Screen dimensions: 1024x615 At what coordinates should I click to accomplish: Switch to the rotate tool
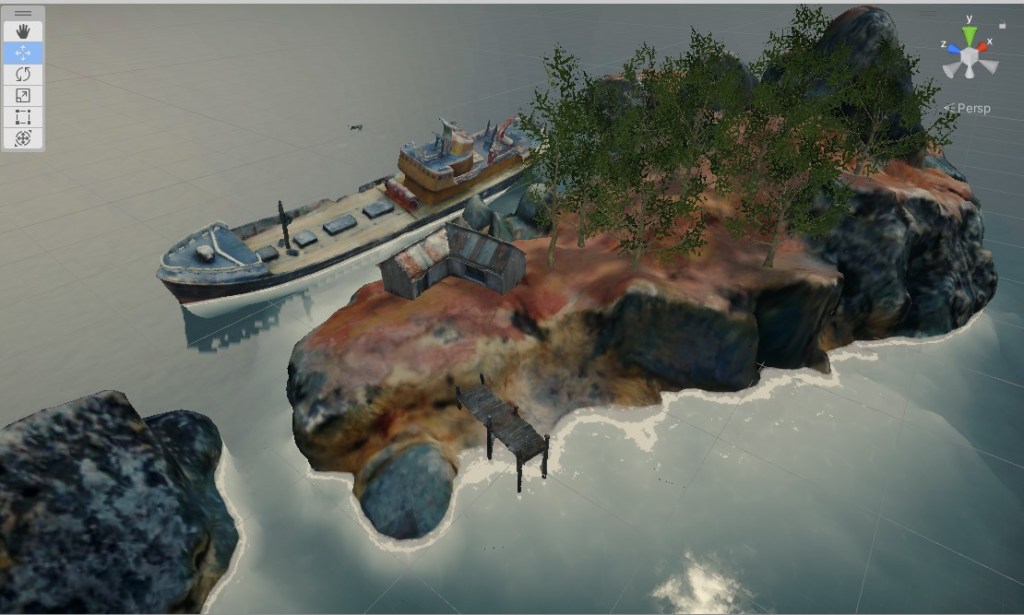[x=23, y=74]
